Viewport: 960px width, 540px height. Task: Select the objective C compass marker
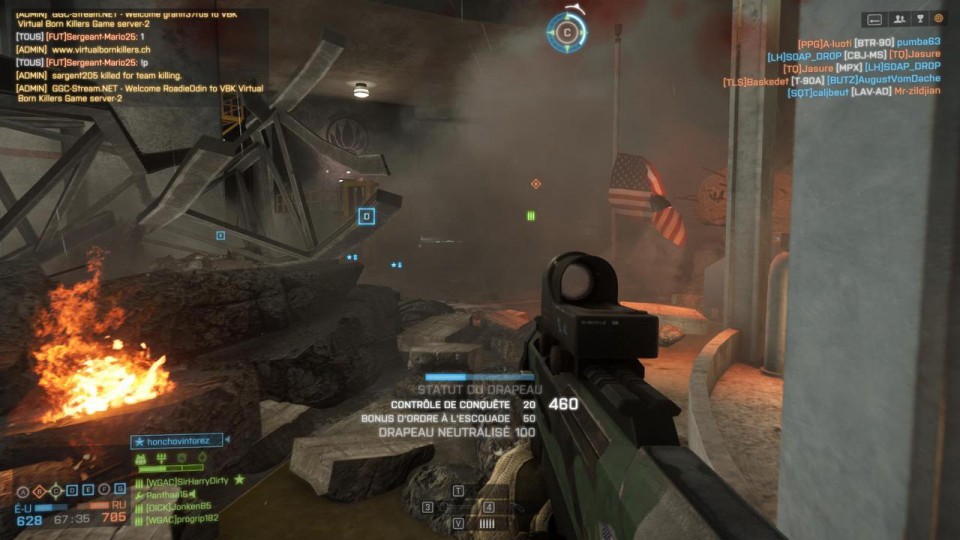coord(567,33)
